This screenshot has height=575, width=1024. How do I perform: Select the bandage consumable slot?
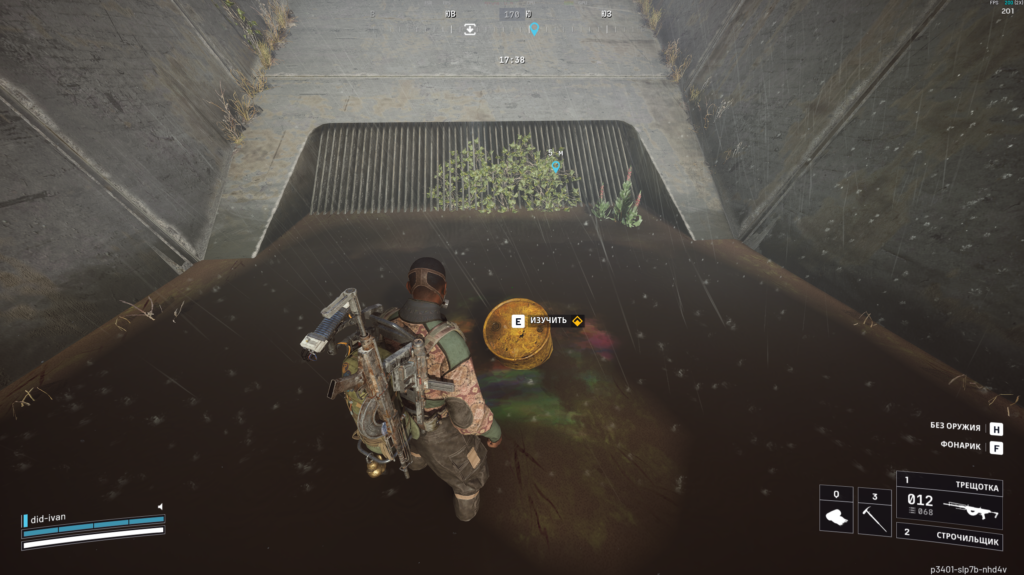click(x=836, y=511)
